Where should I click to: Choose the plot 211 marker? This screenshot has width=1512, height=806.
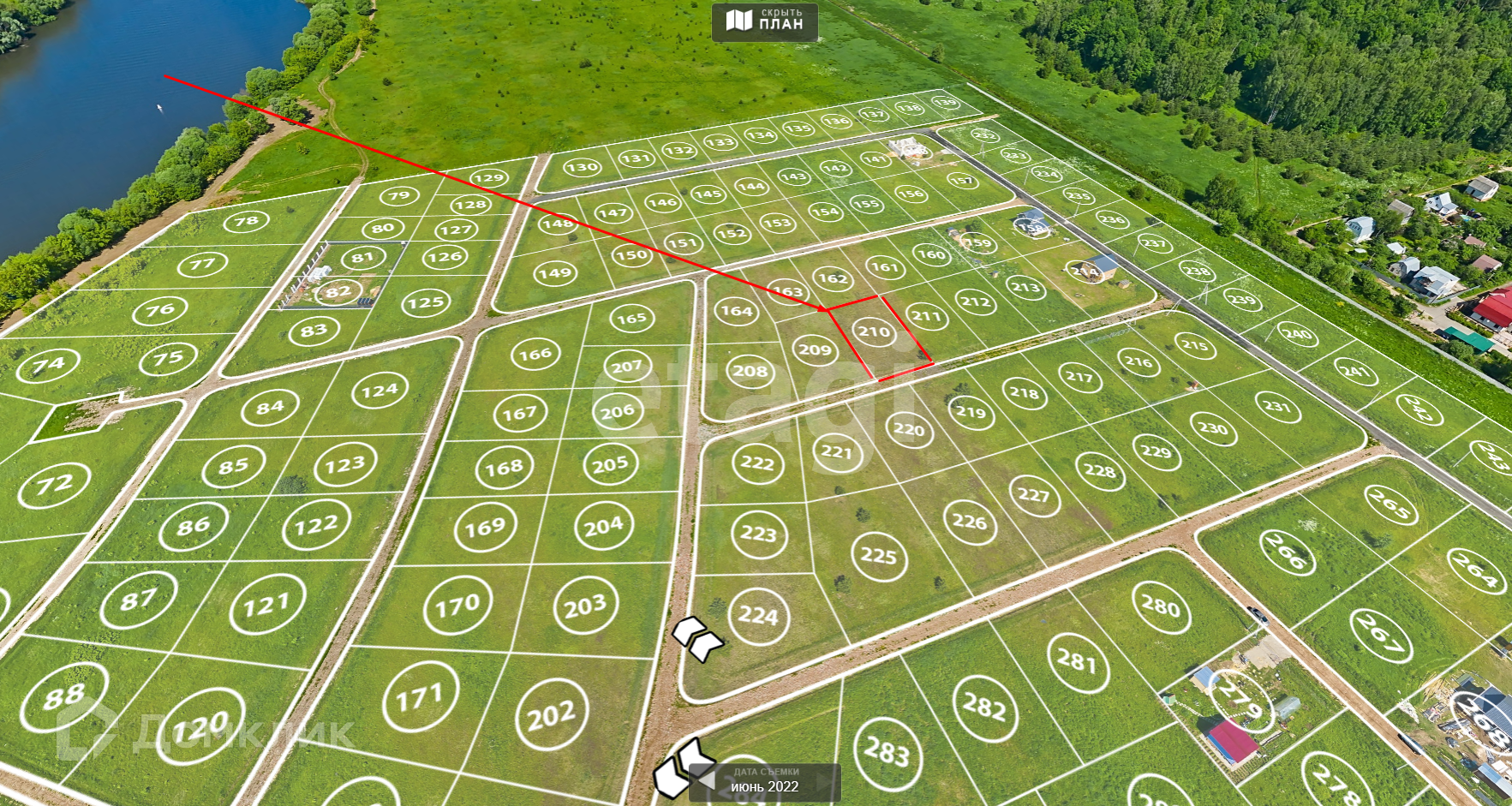(926, 316)
